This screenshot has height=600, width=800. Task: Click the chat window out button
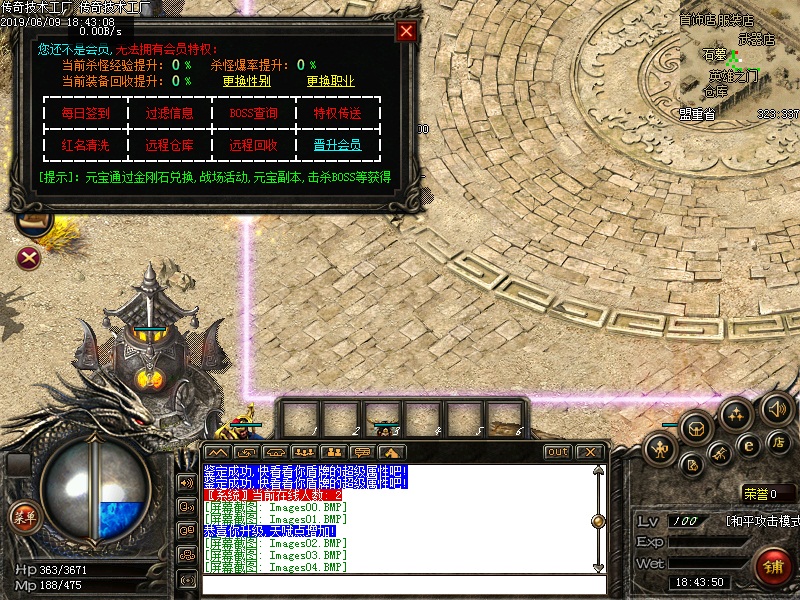557,452
